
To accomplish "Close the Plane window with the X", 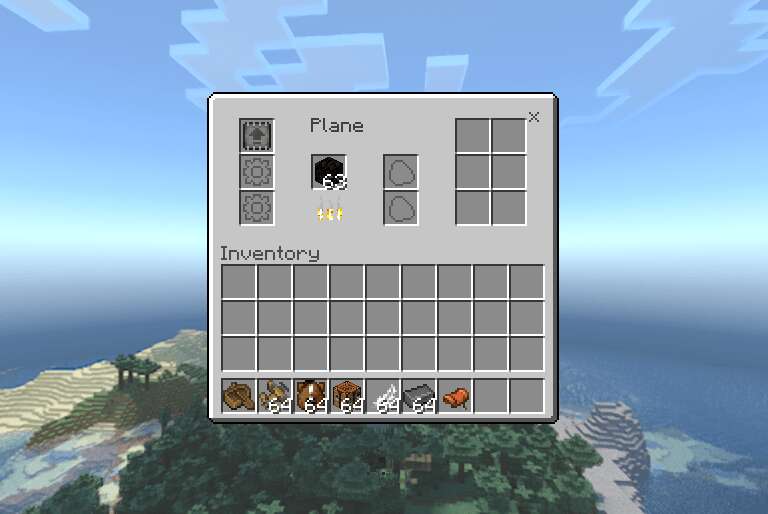I will coord(533,117).
